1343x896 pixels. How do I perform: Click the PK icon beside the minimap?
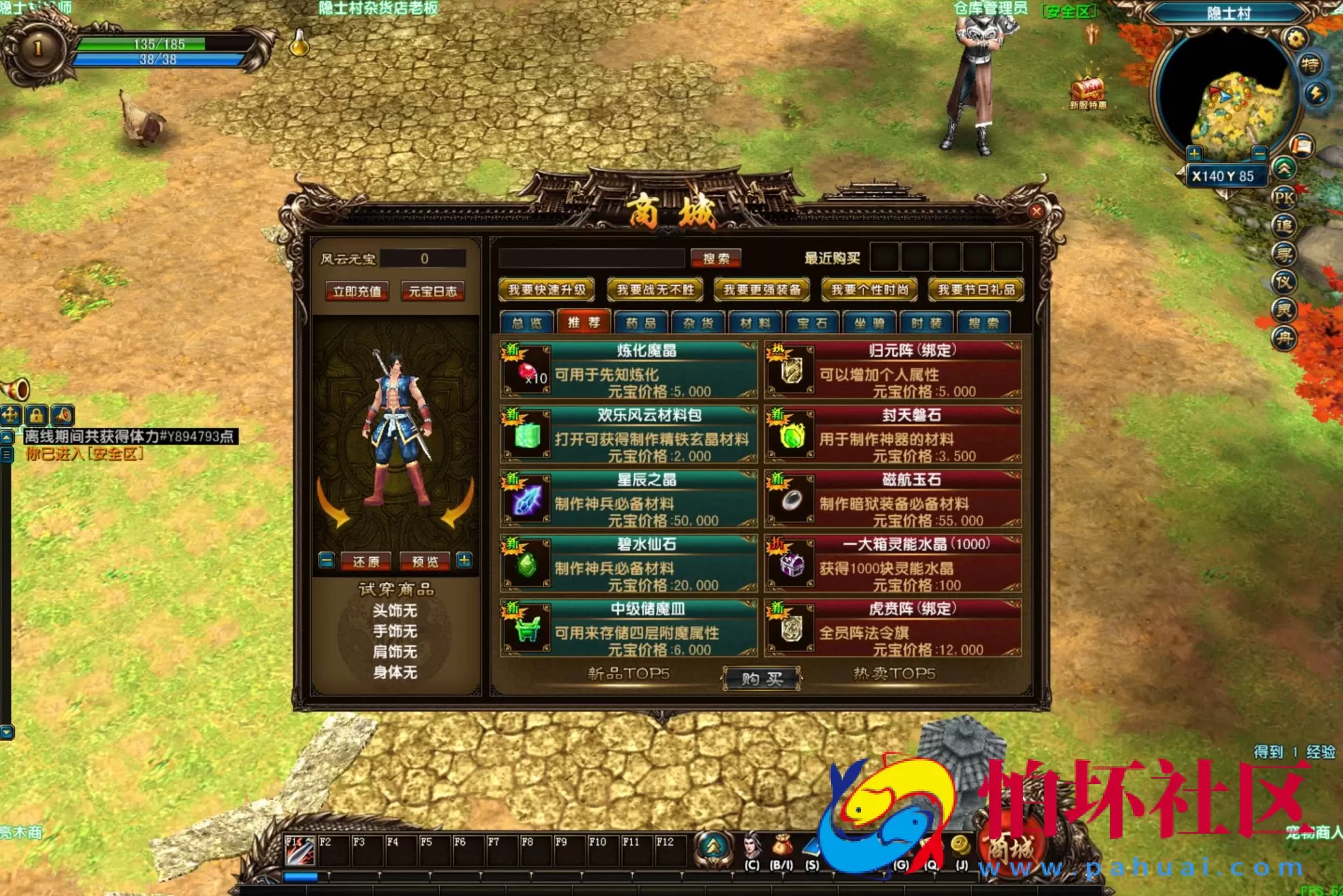1284,199
